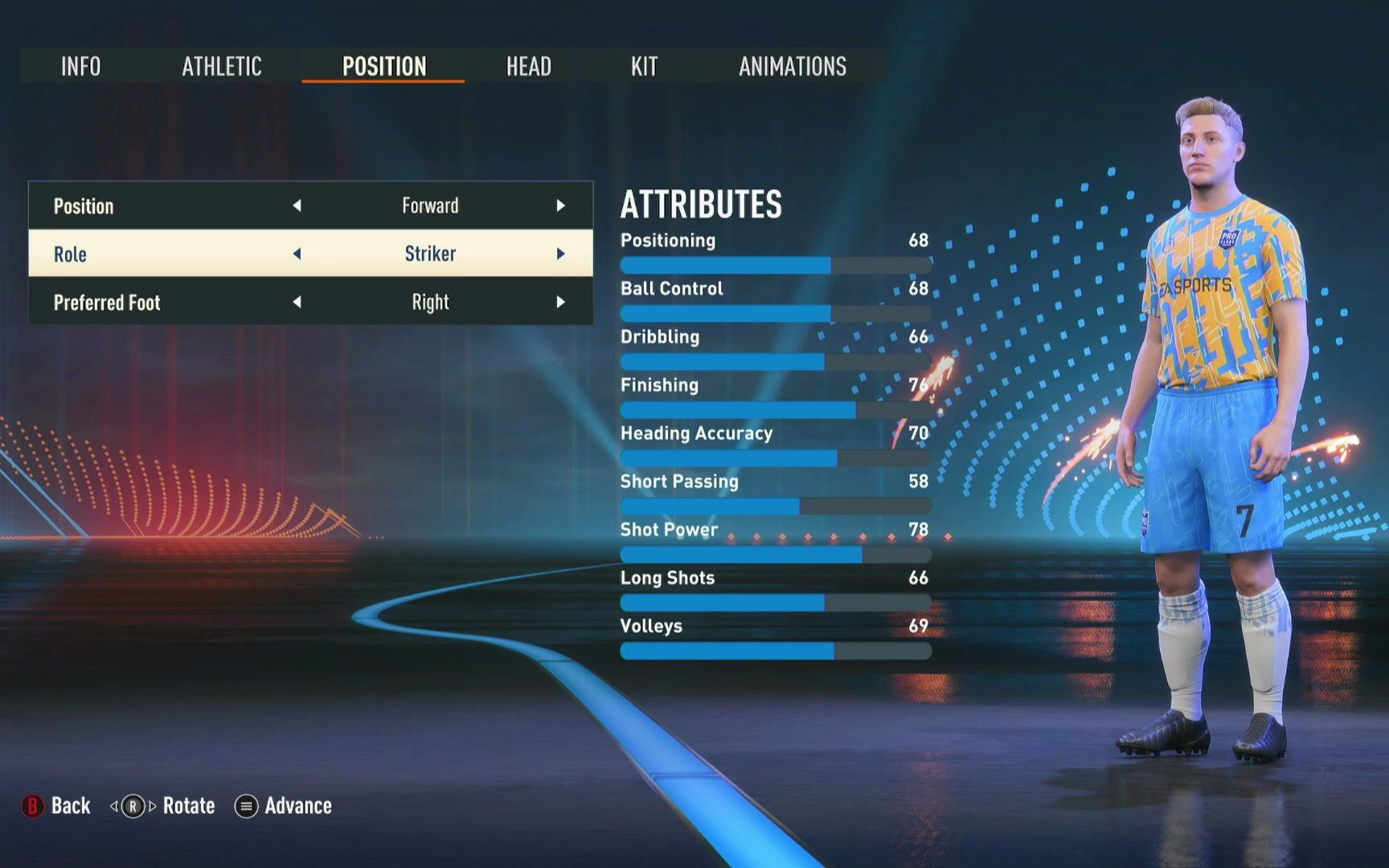1389x868 pixels.
Task: Click the Back button at bottom left
Action: (x=69, y=805)
